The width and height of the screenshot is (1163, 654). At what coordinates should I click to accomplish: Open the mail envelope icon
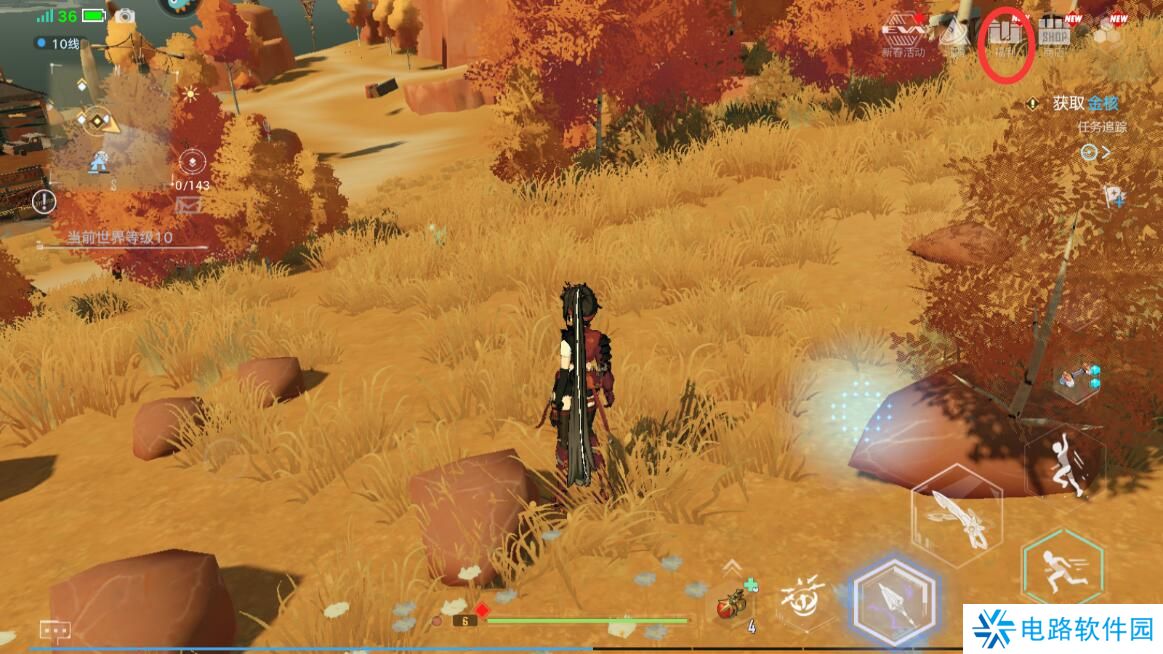189,205
